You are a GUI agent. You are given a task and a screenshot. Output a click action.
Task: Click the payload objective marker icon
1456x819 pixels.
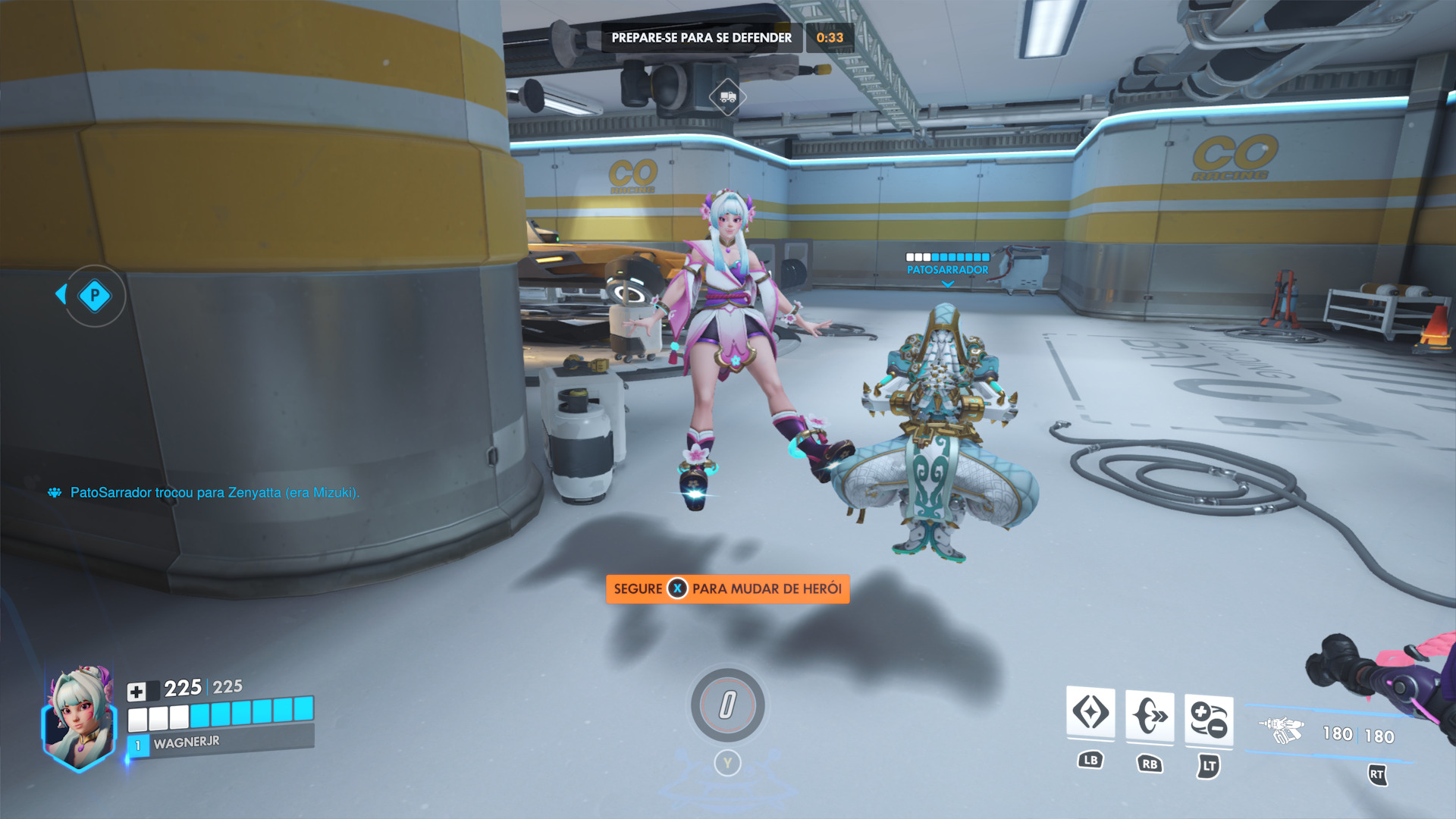point(727,97)
